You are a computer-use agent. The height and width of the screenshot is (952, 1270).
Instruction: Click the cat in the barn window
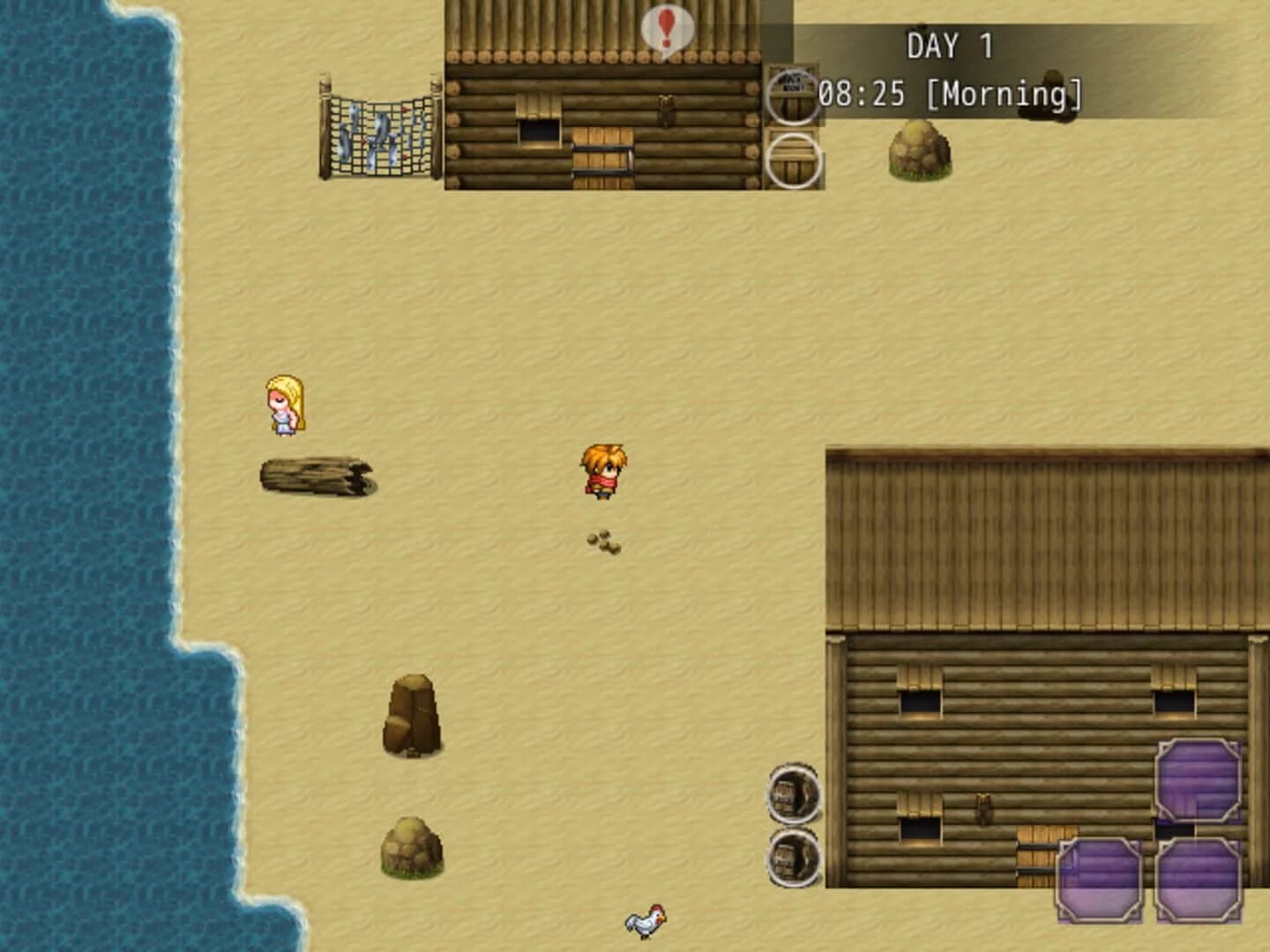[983, 811]
